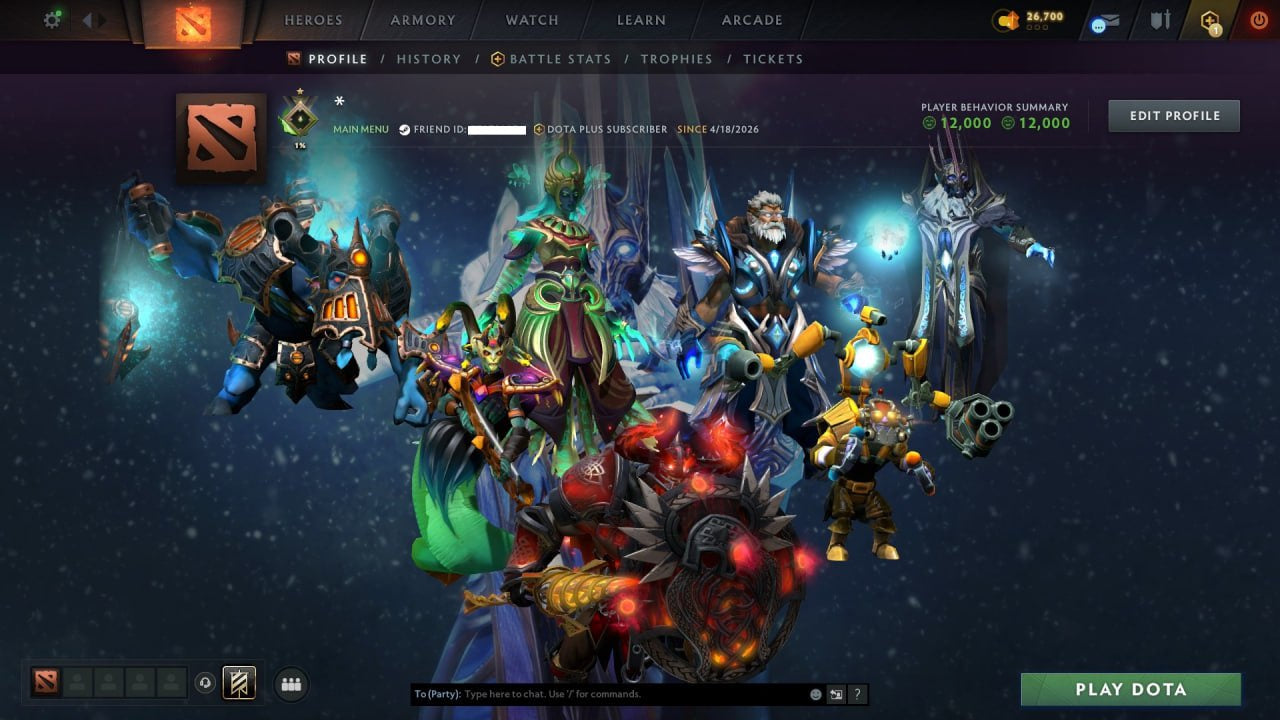Toggle the chat wheel icon beside chat input
Screen dimensions: 1280x720
pos(836,693)
